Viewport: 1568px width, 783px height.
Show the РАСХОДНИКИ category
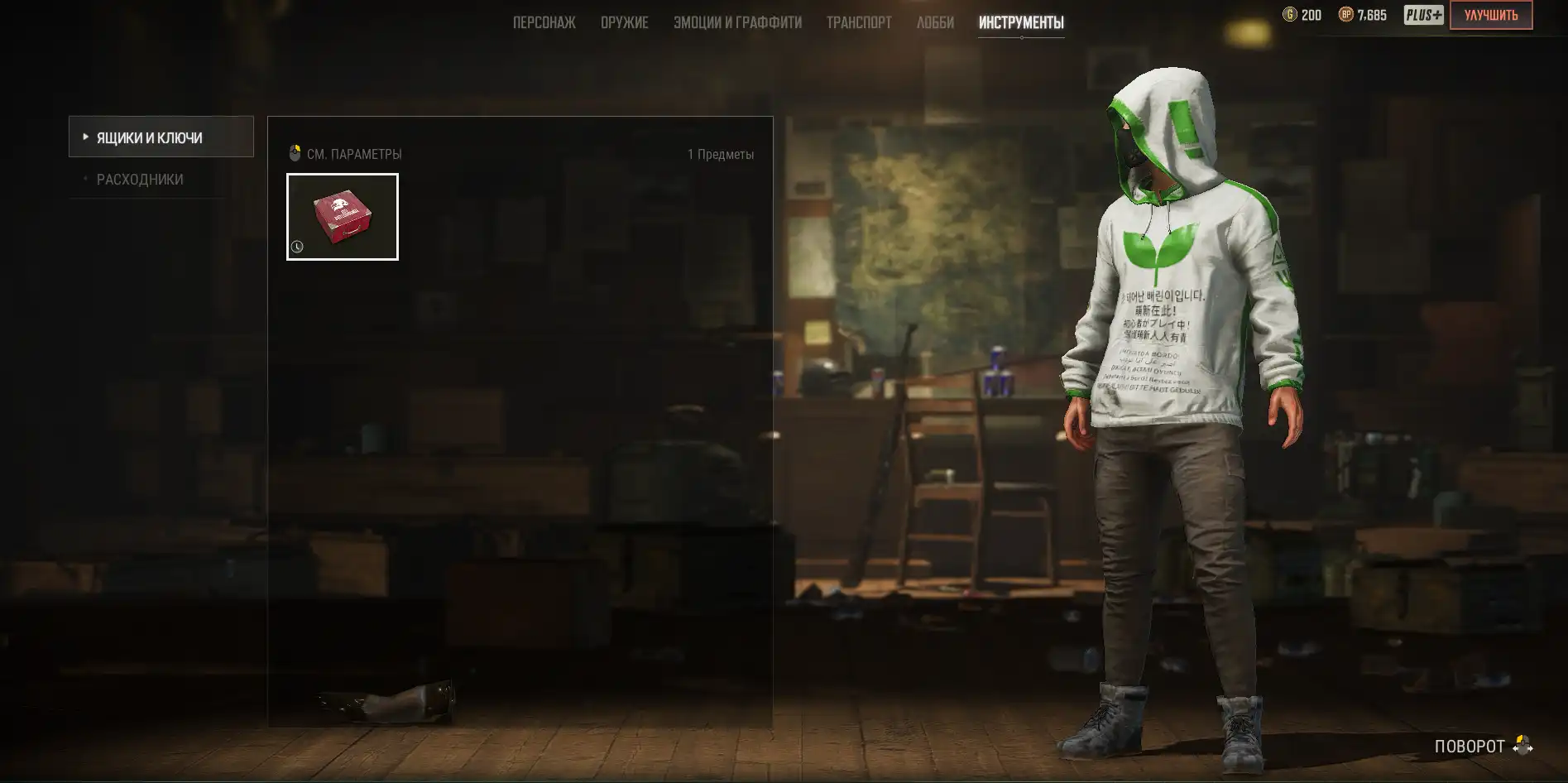click(x=140, y=180)
